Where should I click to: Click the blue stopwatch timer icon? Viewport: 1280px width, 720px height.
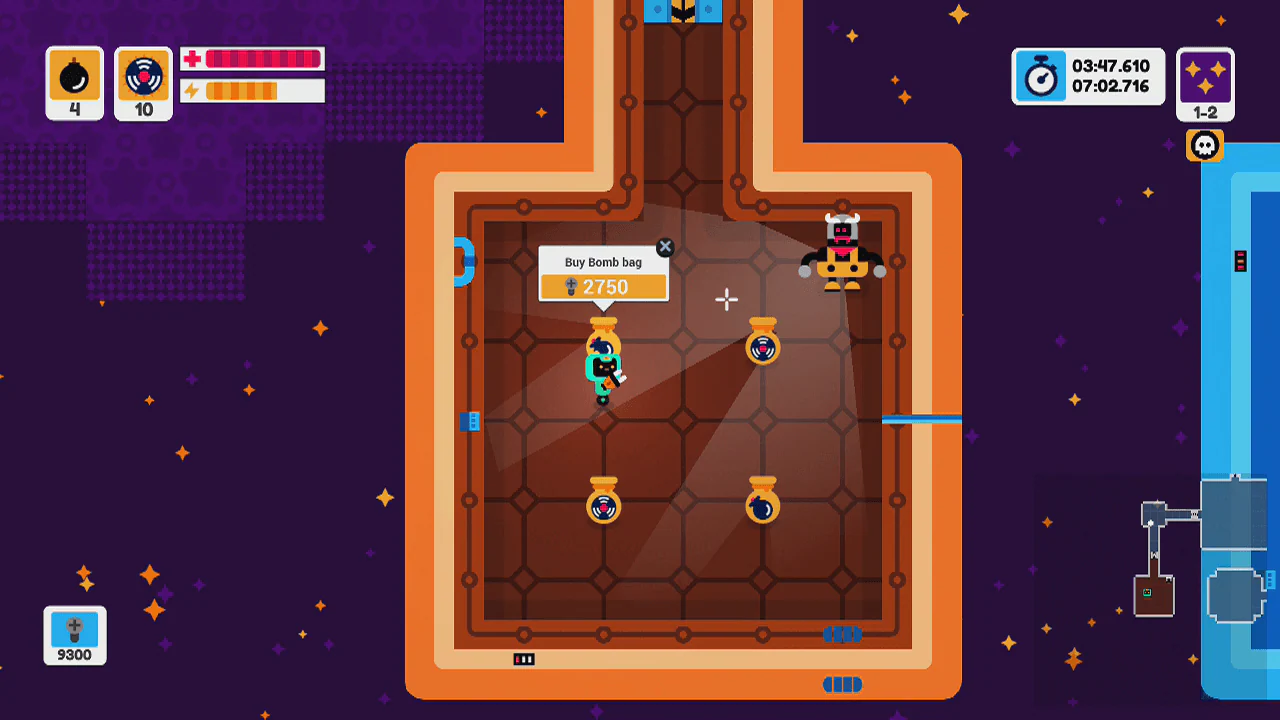tap(1040, 76)
